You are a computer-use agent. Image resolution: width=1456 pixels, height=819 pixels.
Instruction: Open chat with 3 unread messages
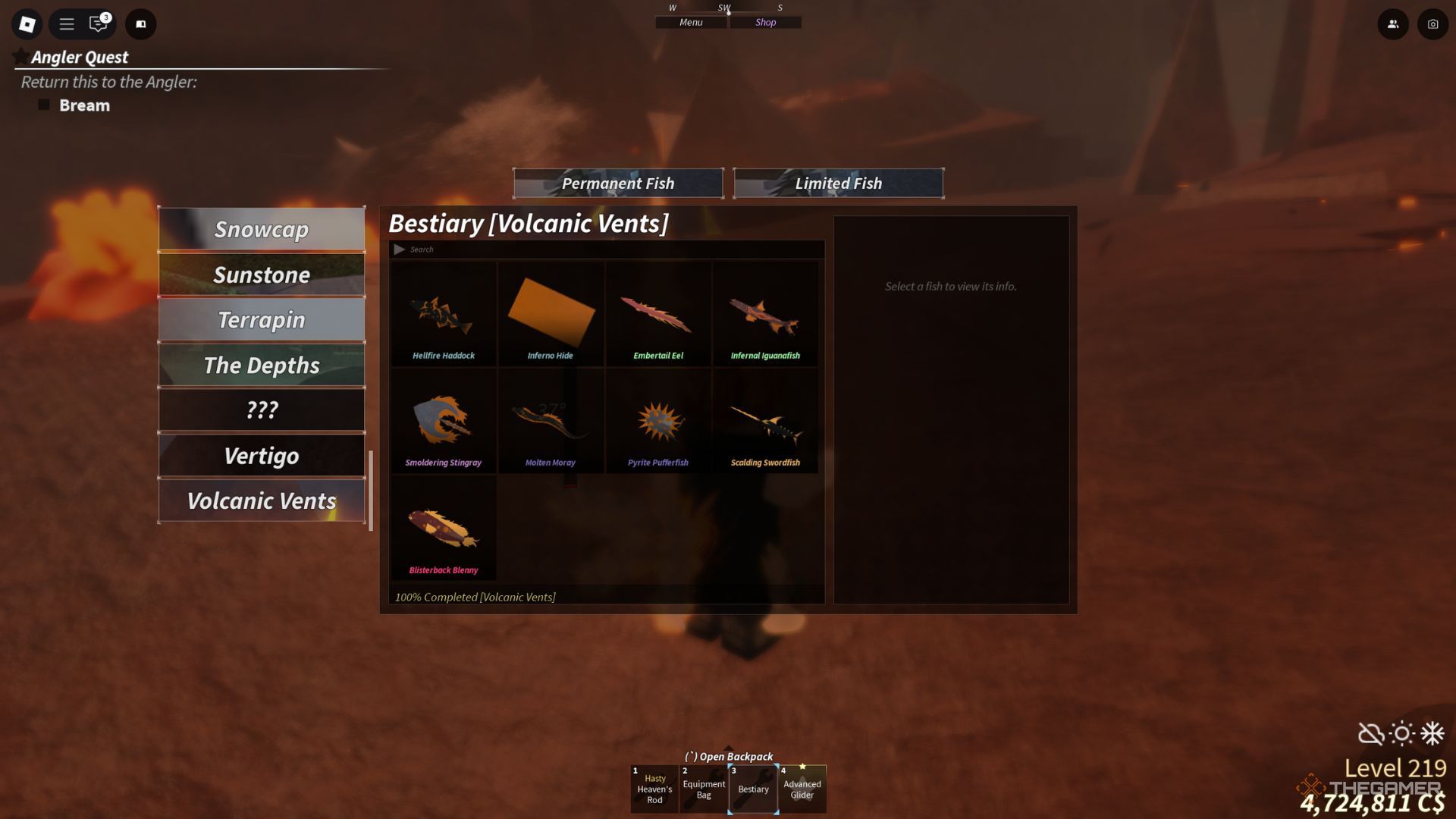point(96,24)
